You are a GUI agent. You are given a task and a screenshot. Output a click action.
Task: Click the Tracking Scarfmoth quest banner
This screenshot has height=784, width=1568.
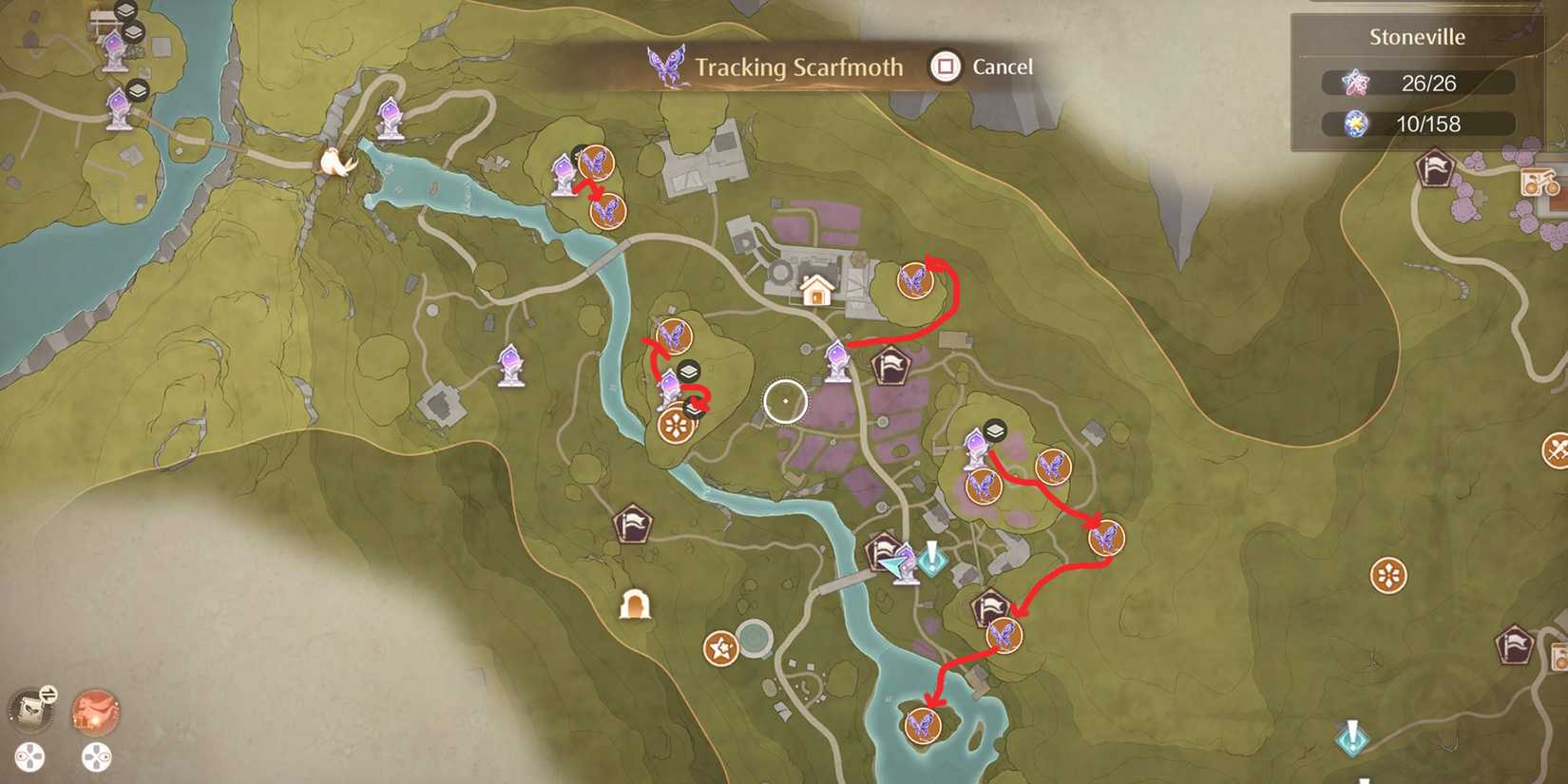pos(796,67)
